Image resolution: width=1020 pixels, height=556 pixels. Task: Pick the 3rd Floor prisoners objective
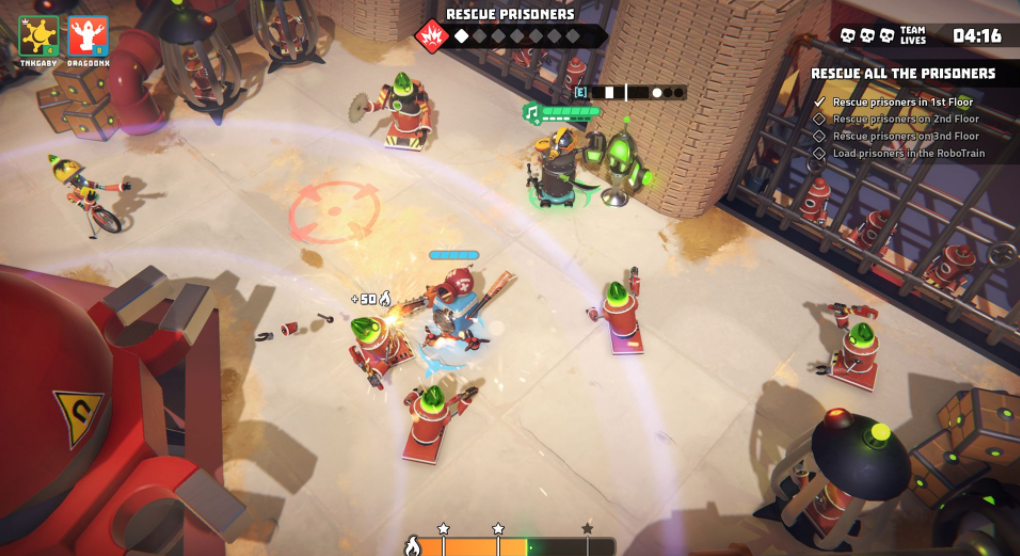(x=906, y=136)
